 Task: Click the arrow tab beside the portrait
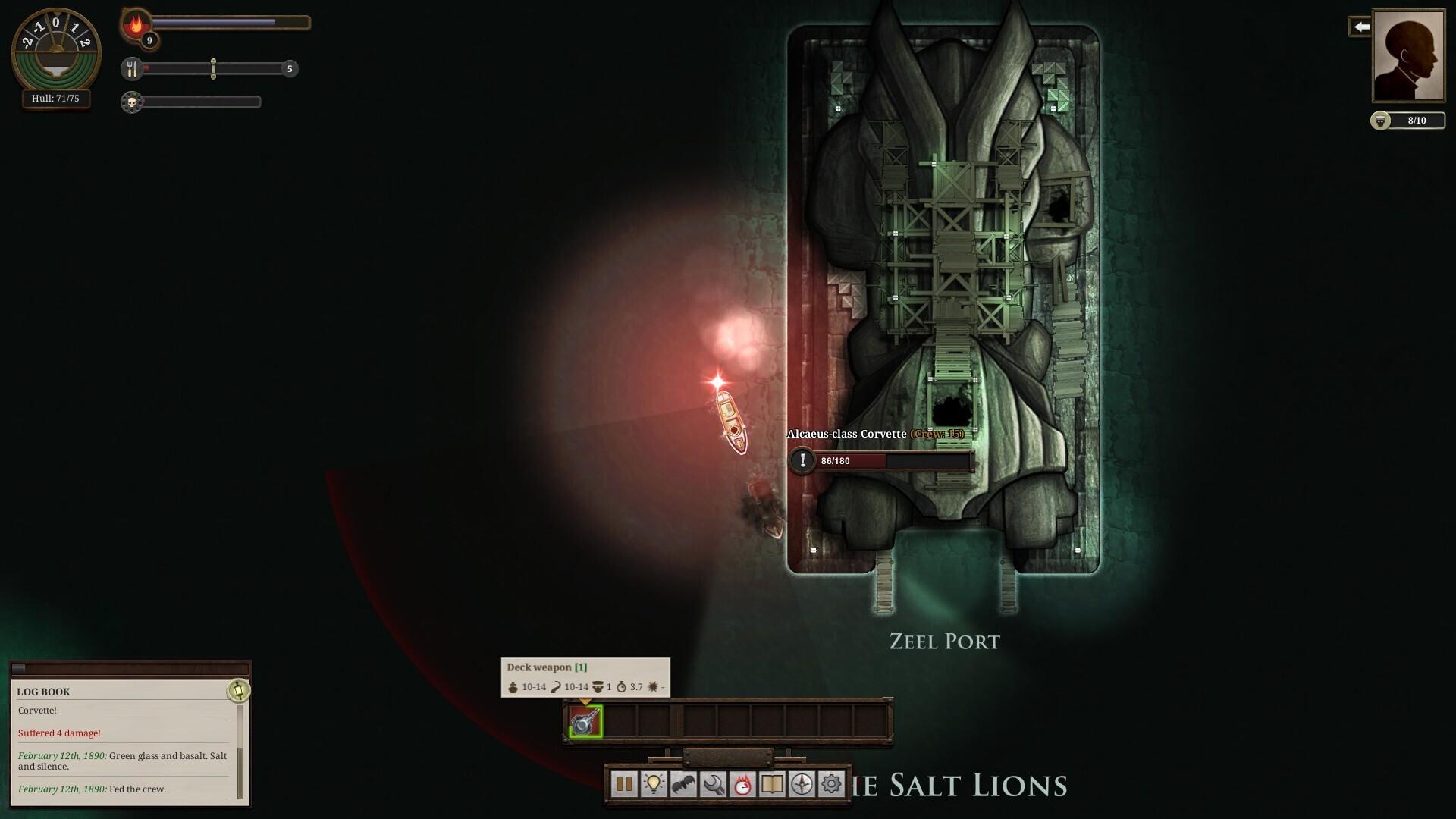(x=1360, y=27)
